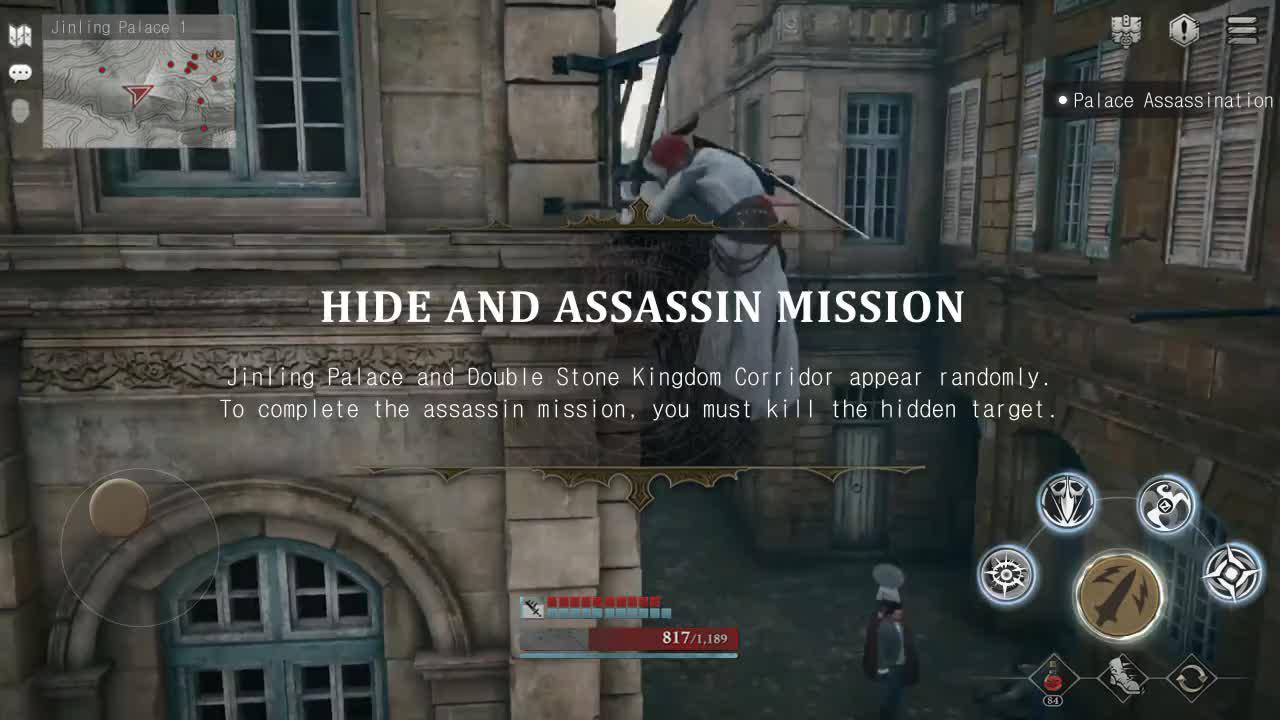Tap the hexagonal alert icon

coord(1185,29)
